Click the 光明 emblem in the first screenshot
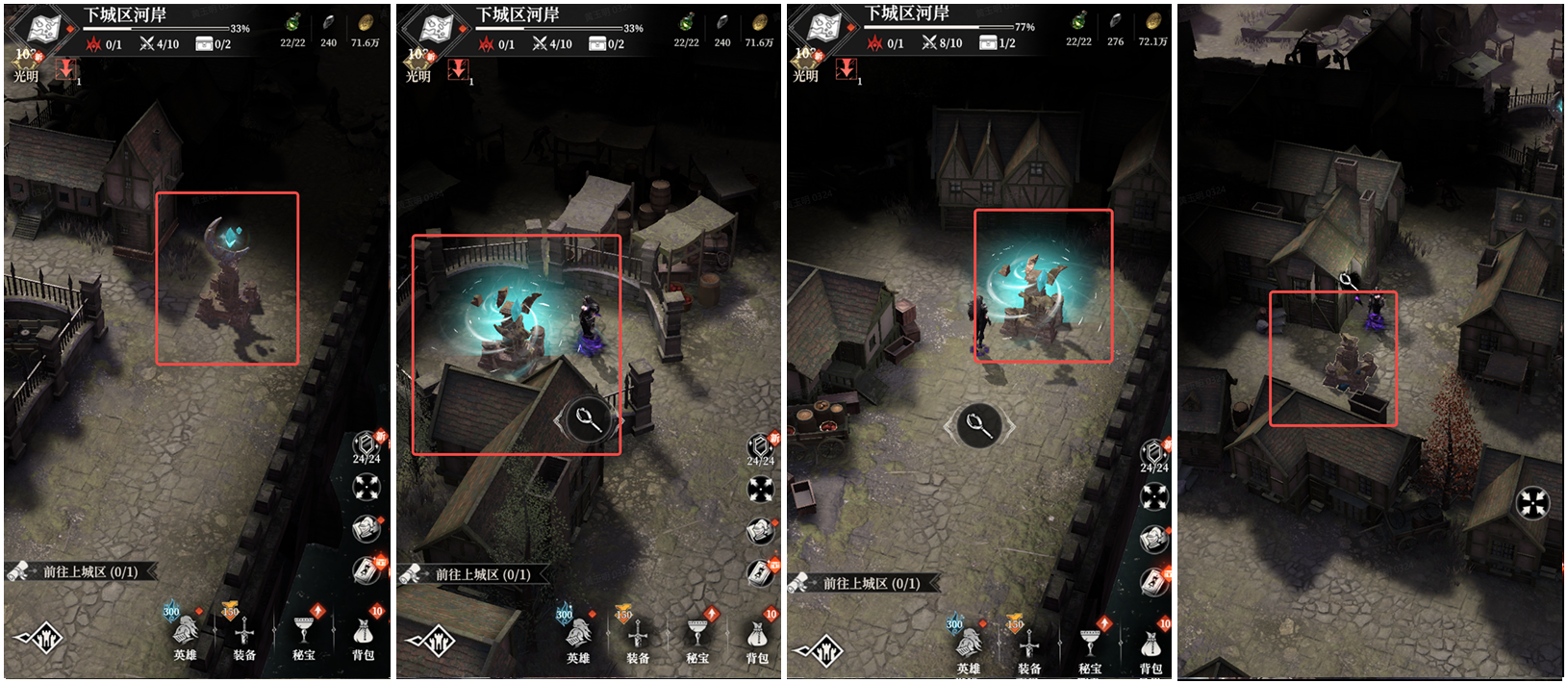 [x=25, y=65]
